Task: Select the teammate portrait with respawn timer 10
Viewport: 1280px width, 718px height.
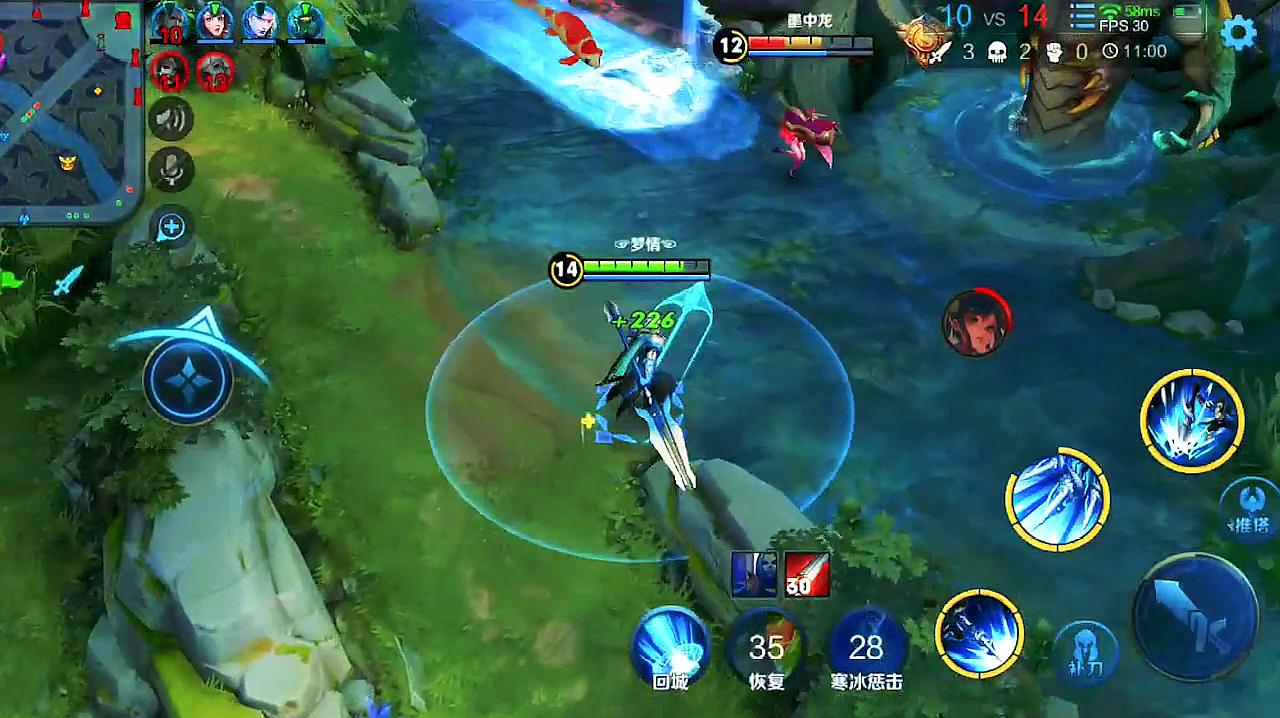Action: pyautogui.click(x=171, y=22)
